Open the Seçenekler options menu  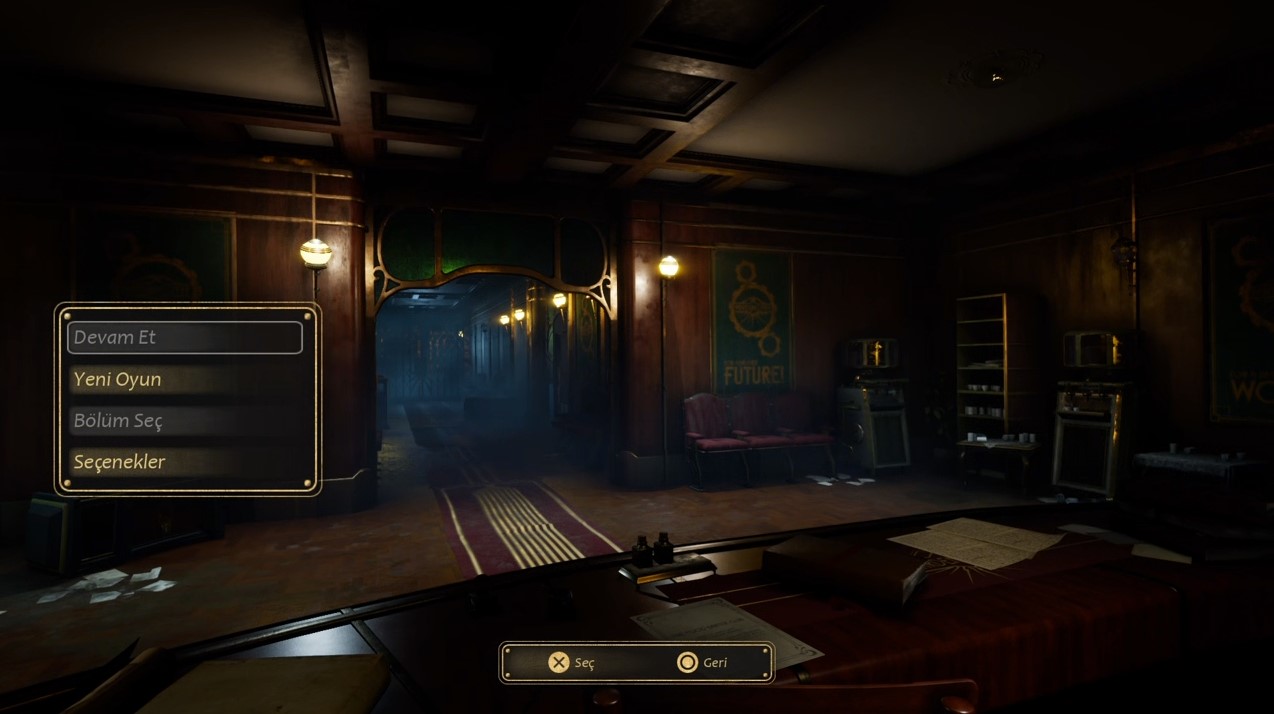click(x=184, y=462)
